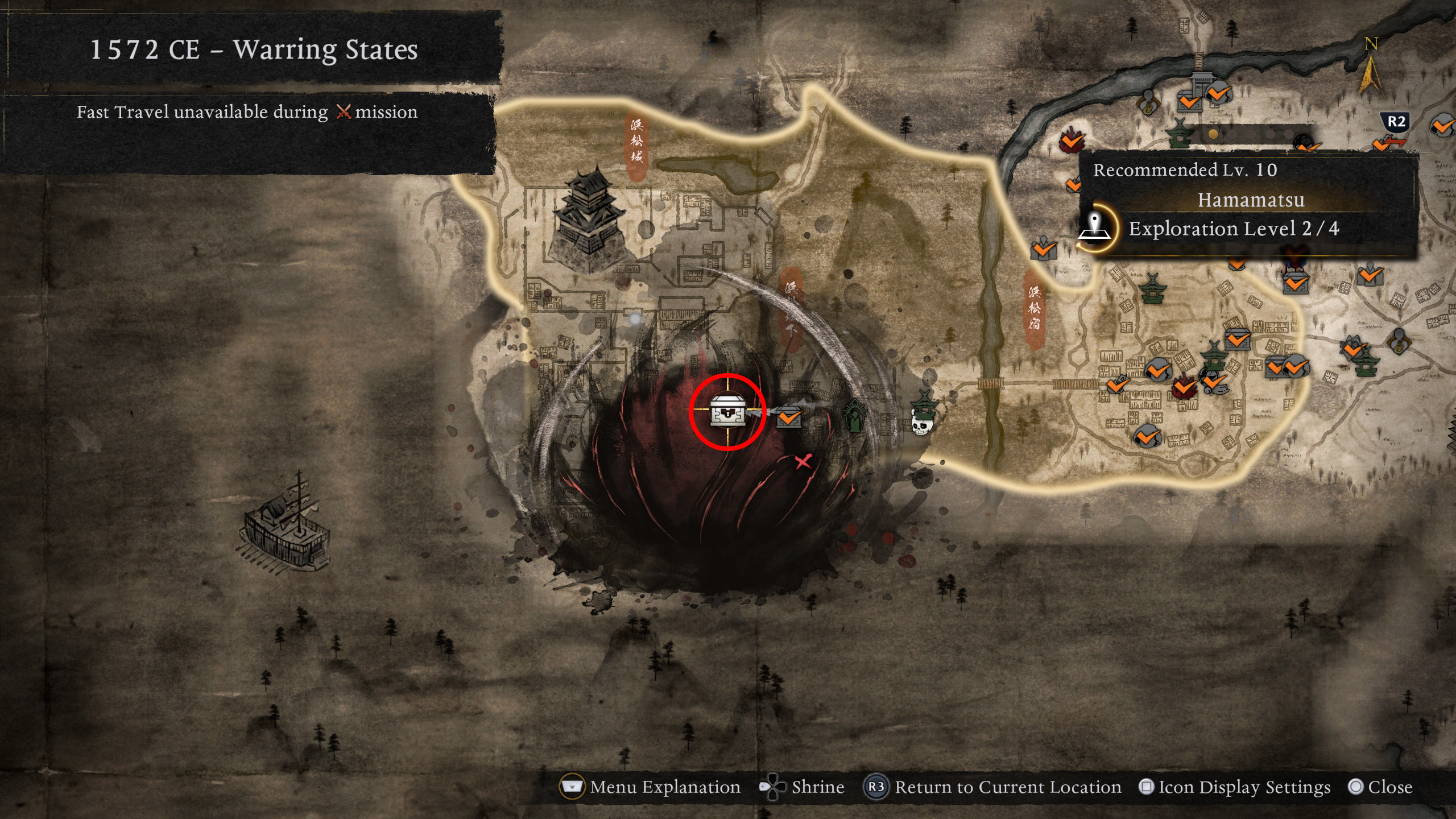Click the location pin icon in the Hamamatsu panel
The width and height of the screenshot is (1456, 819).
[1095, 227]
